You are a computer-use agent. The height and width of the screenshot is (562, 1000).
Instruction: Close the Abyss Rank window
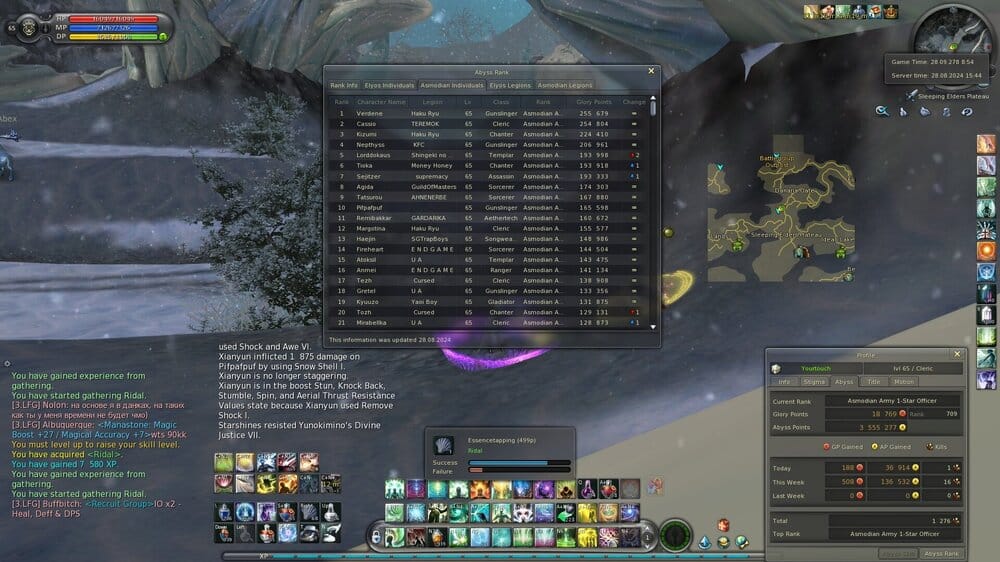tap(652, 71)
